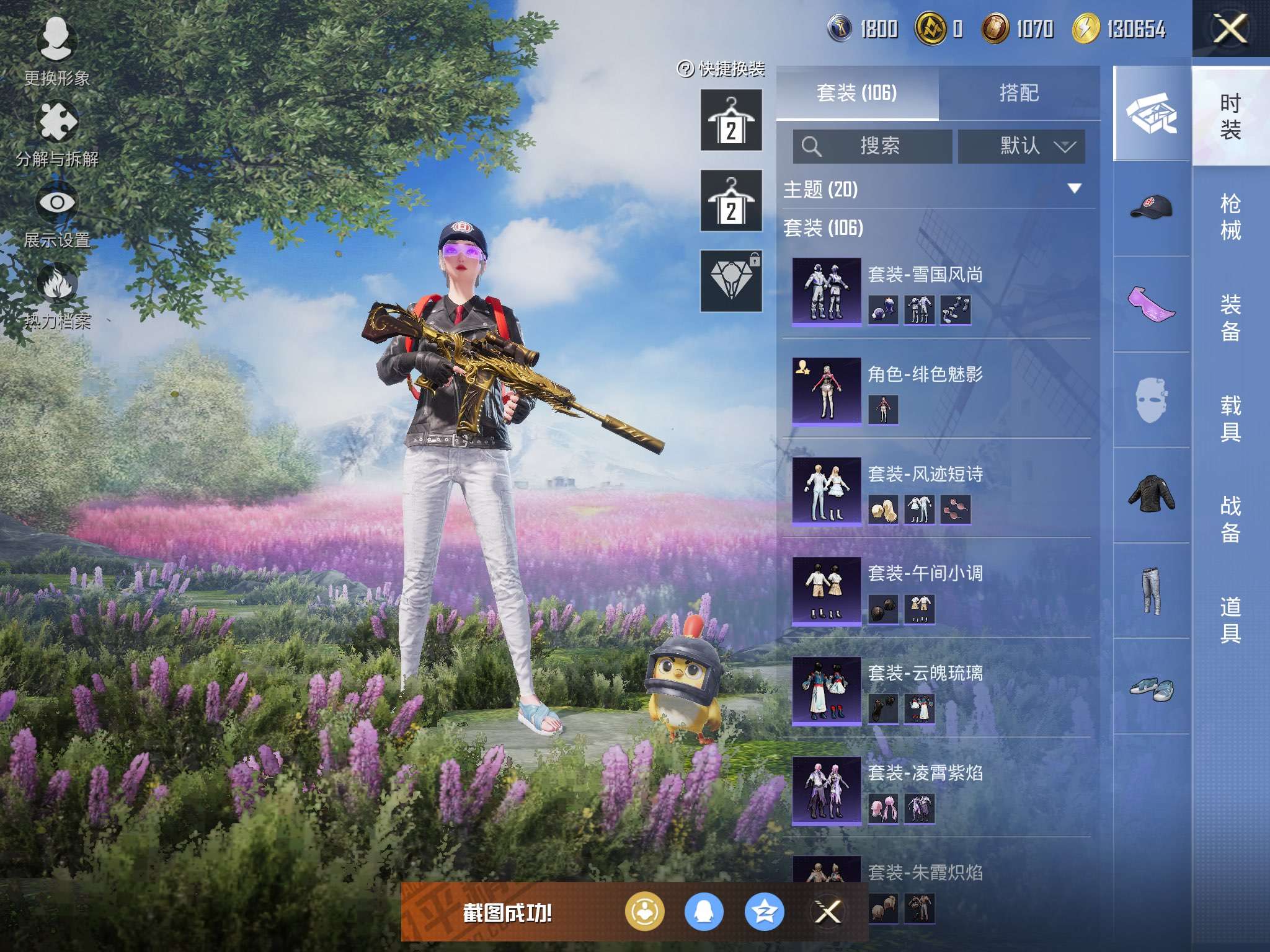Select the 套装 (106) tab
The image size is (1270, 952).
pos(857,93)
